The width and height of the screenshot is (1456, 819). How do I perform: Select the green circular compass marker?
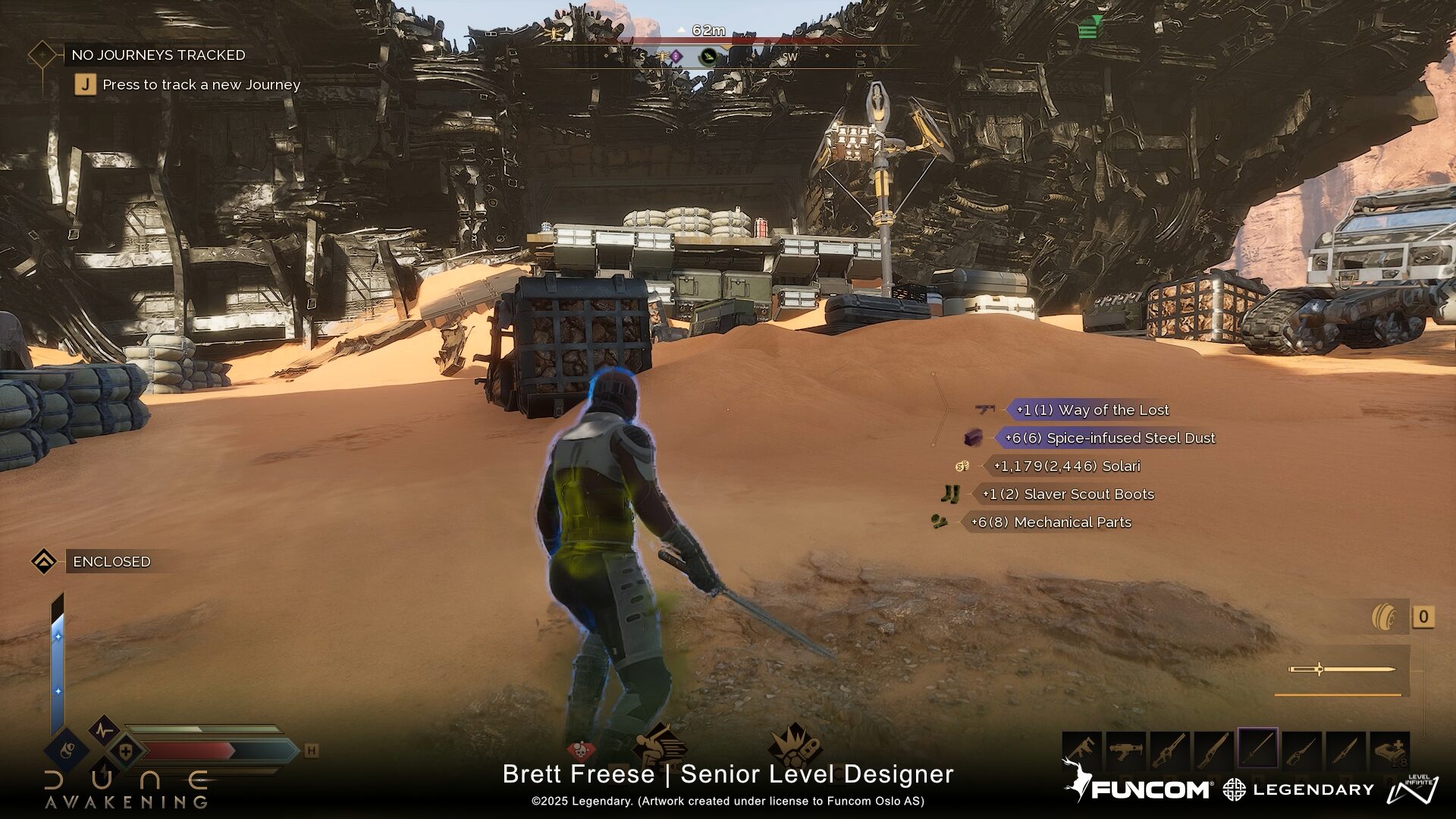708,56
